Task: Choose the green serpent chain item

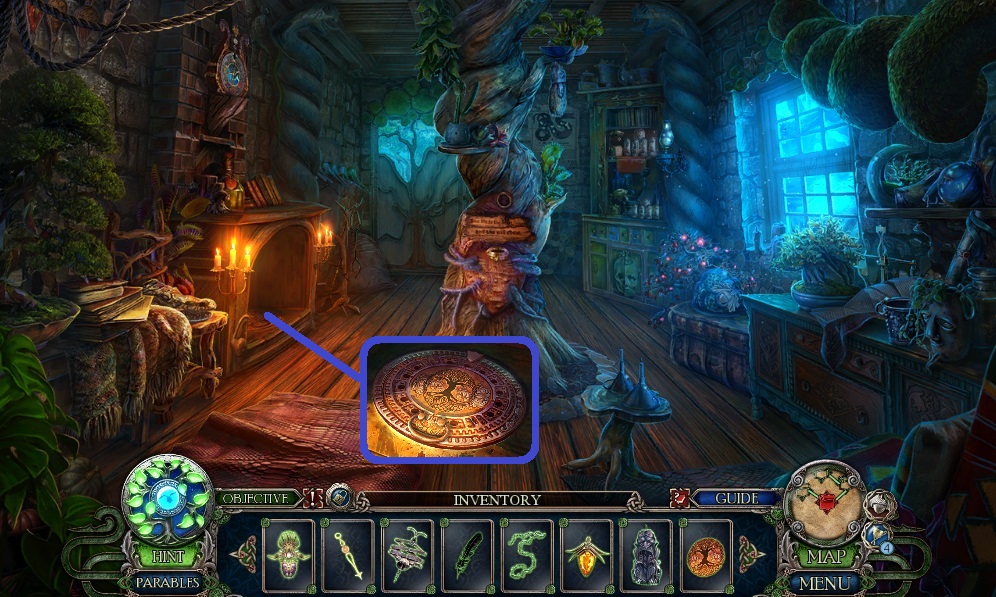Action: point(526,553)
